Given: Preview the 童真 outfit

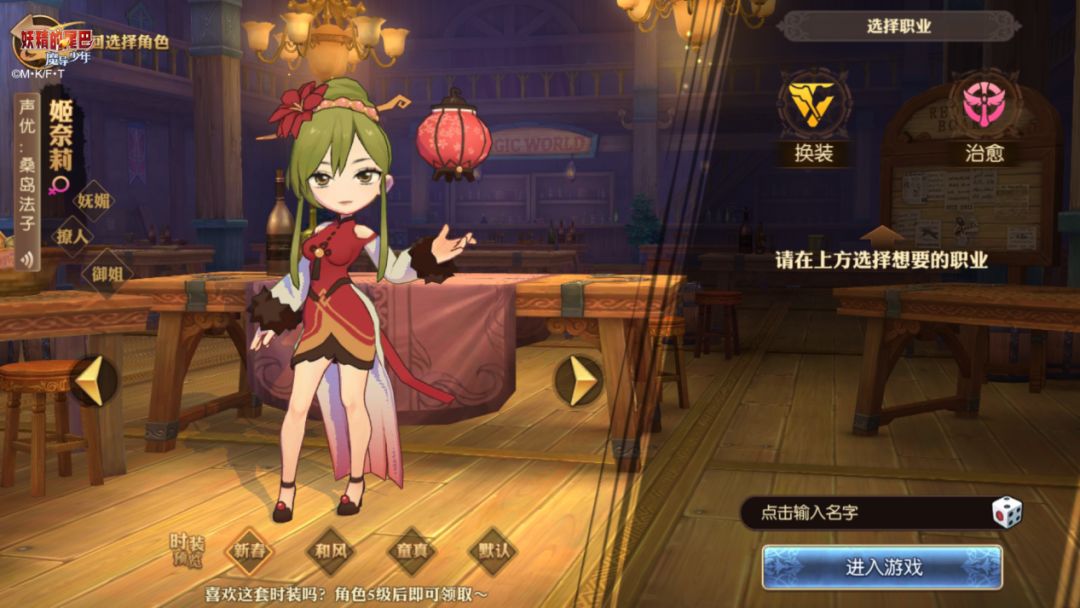Looking at the screenshot, I should [x=412, y=550].
